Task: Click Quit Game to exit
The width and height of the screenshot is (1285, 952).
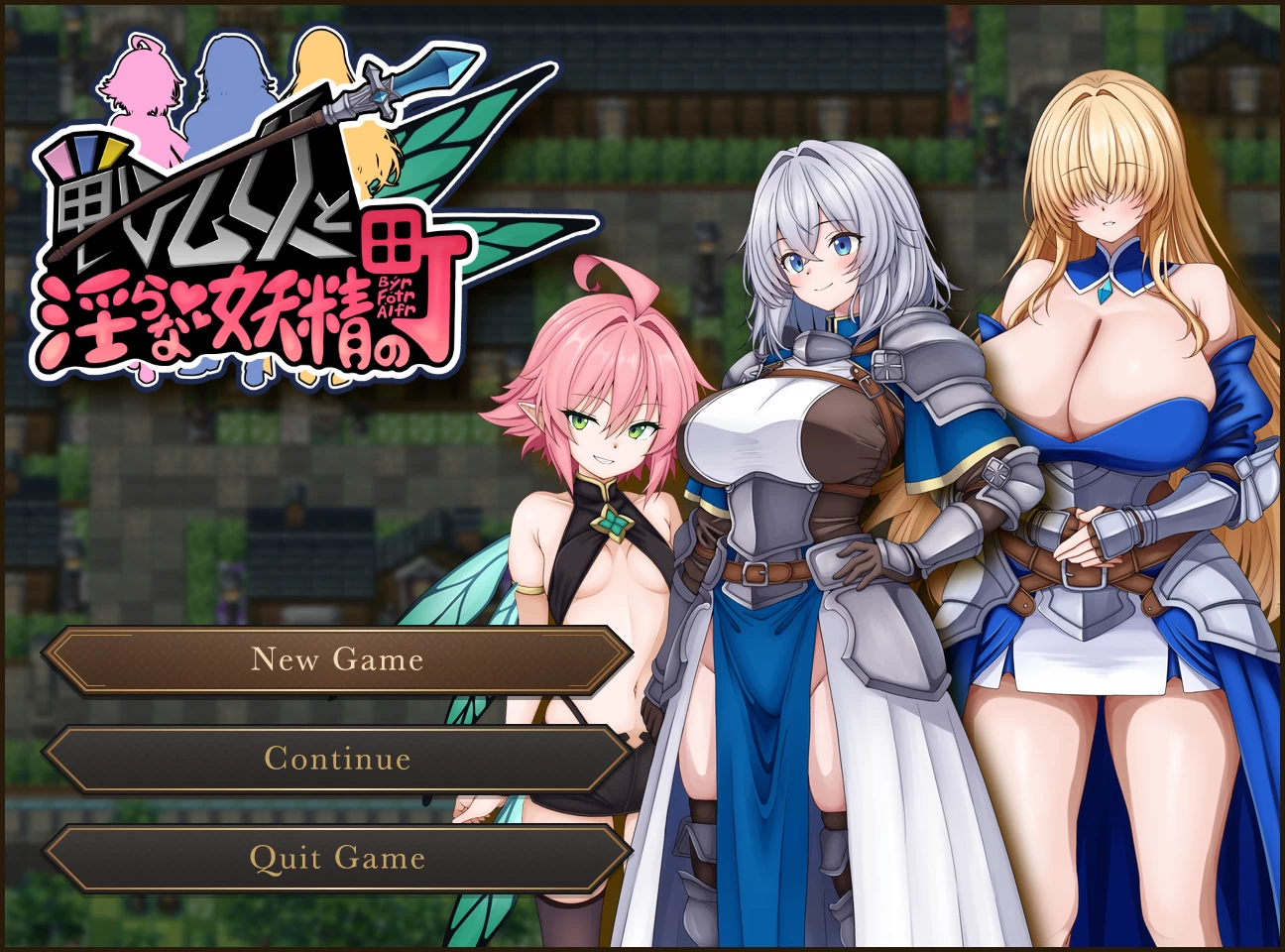Action: [337, 858]
